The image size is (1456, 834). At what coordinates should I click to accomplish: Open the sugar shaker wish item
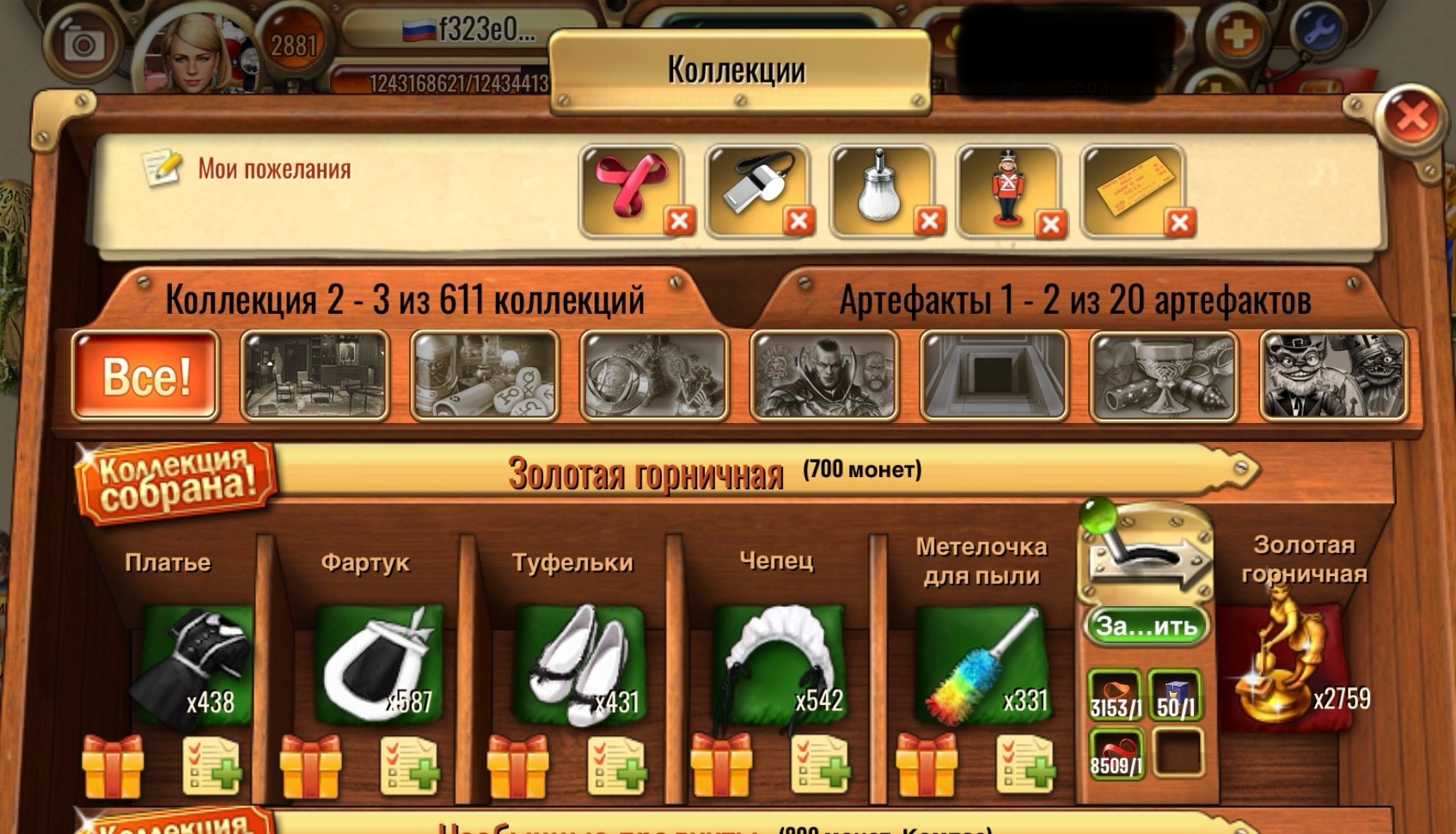[881, 189]
